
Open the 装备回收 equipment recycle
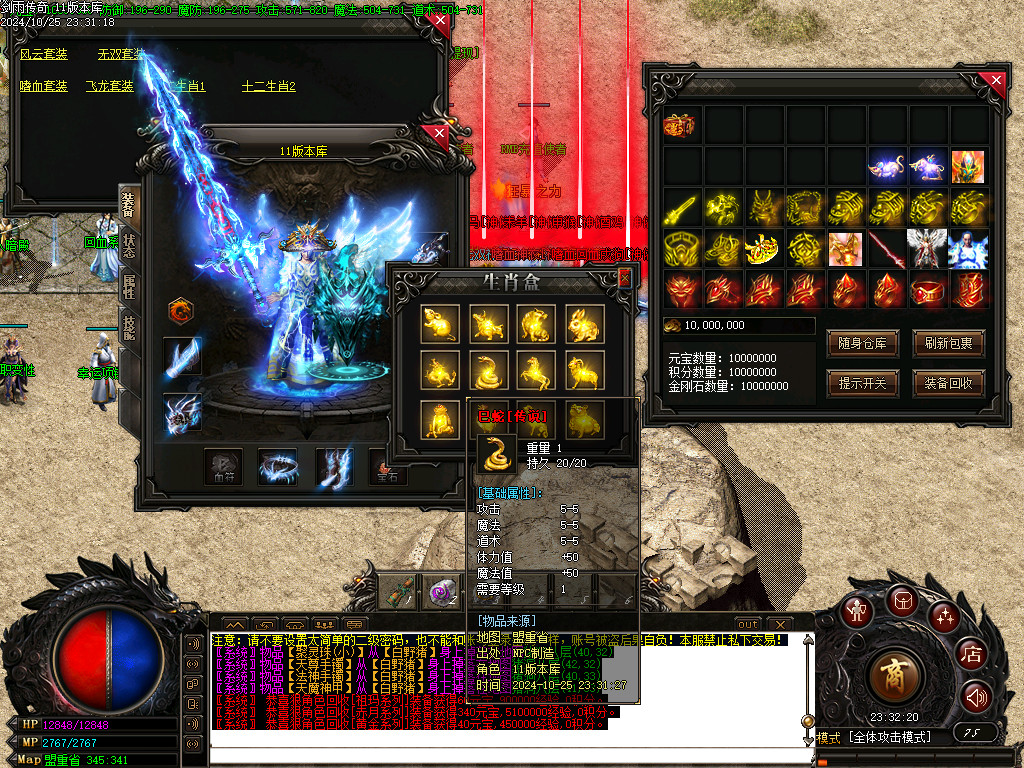pos(949,383)
